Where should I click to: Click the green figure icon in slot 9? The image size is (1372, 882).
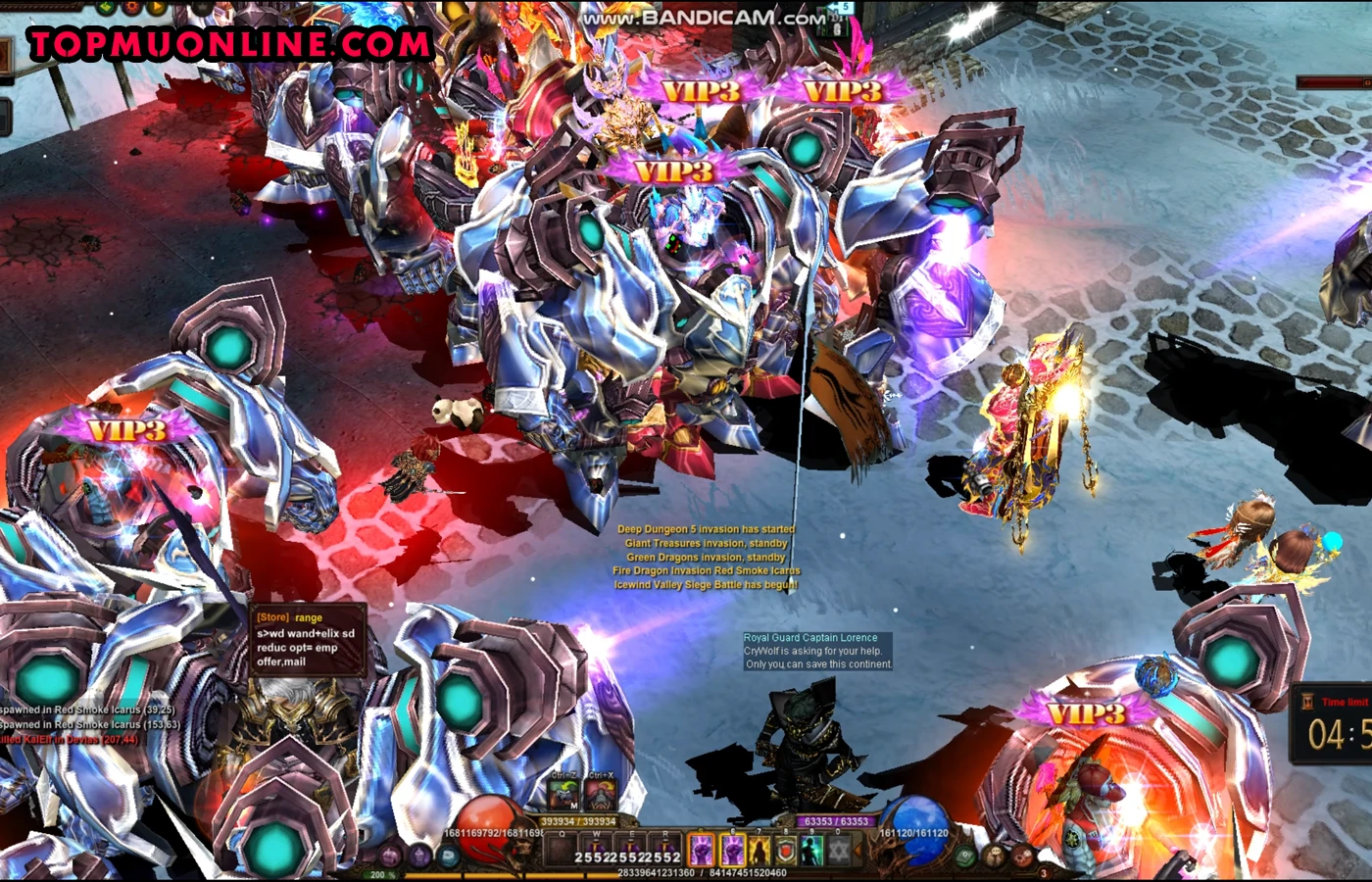812,849
